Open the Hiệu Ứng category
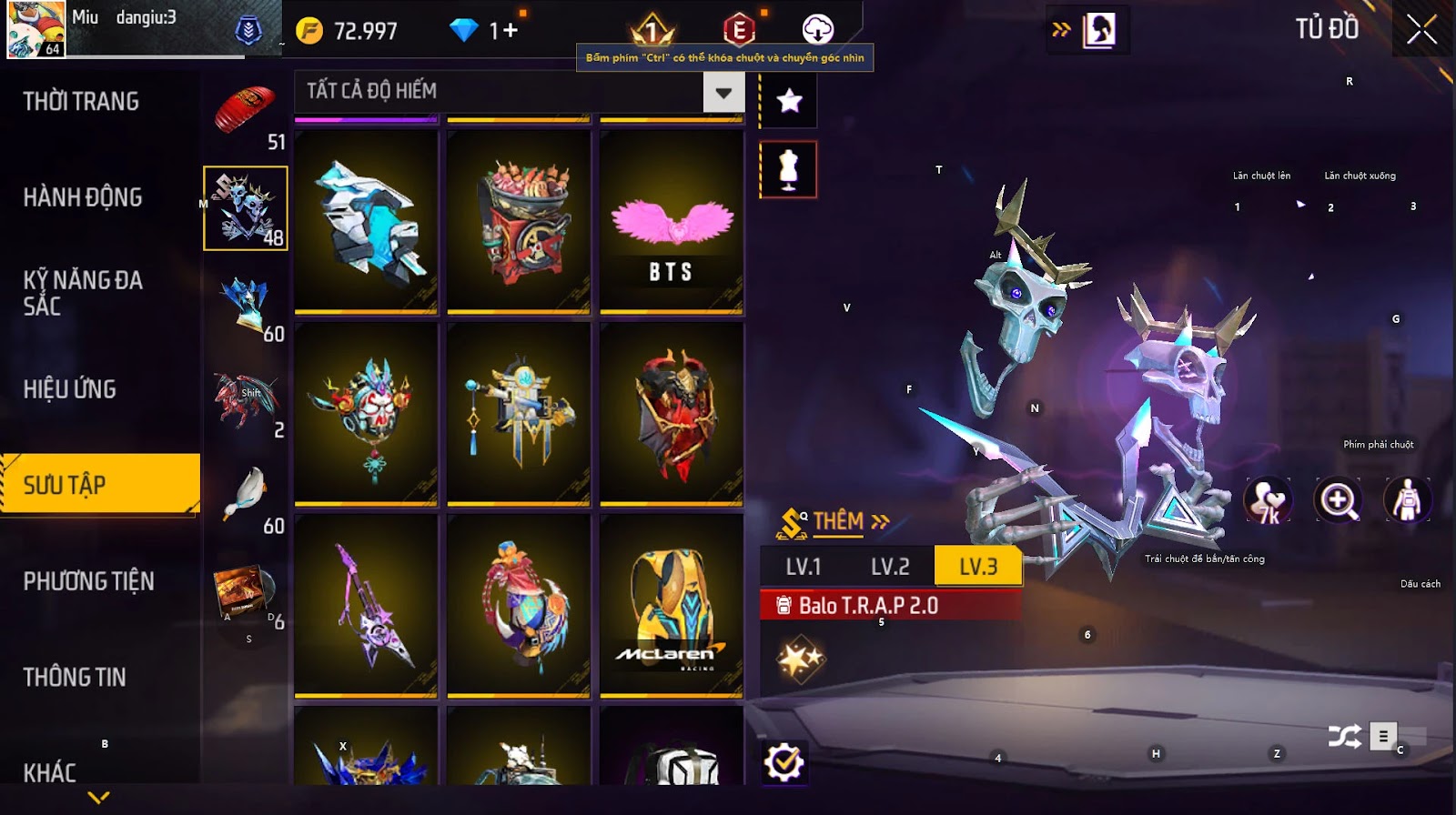Screen dimensions: 1456x815 point(70,389)
